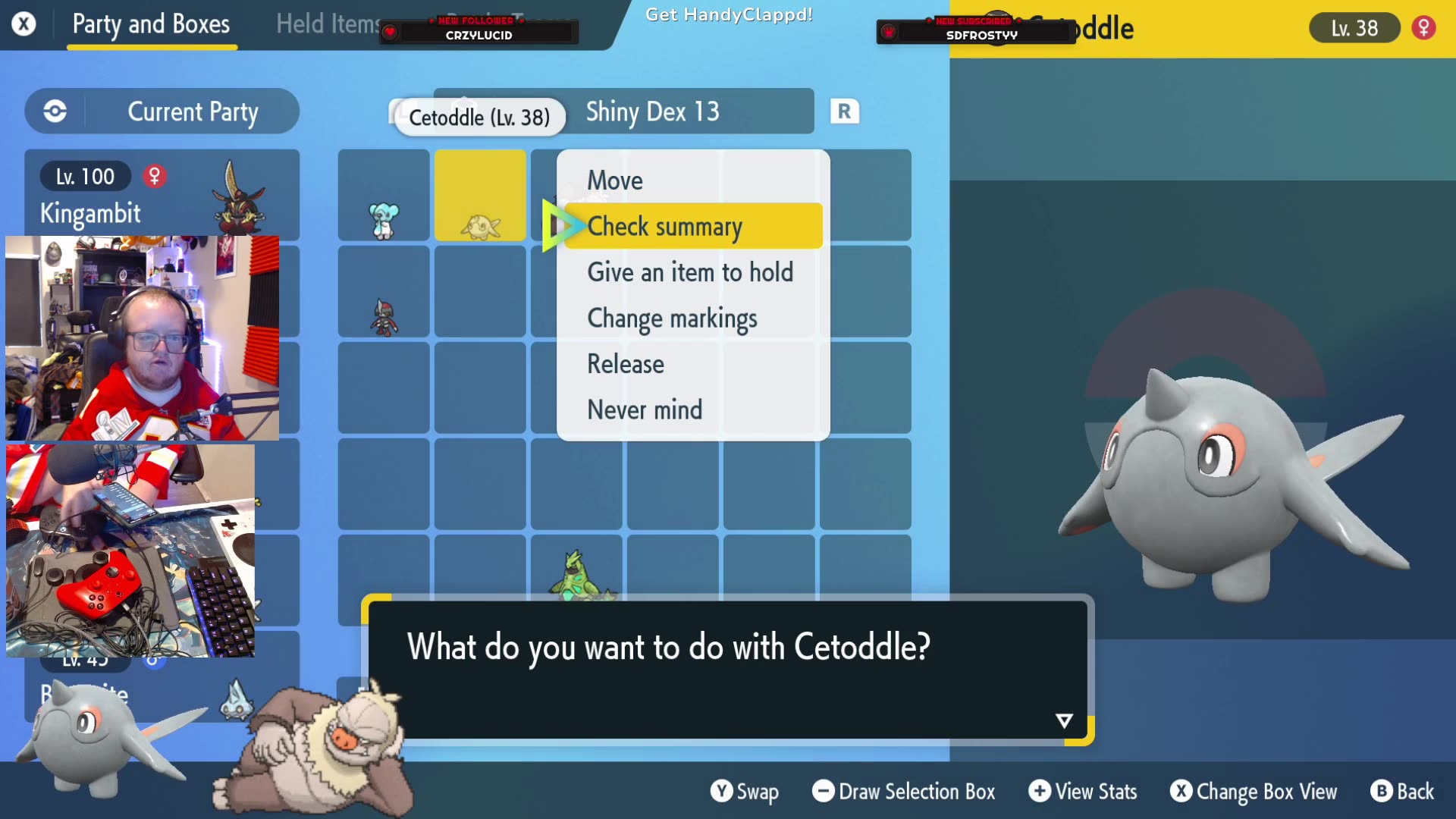Click the R shoulder button icon beside the box name
The width and height of the screenshot is (1456, 819).
[x=844, y=111]
